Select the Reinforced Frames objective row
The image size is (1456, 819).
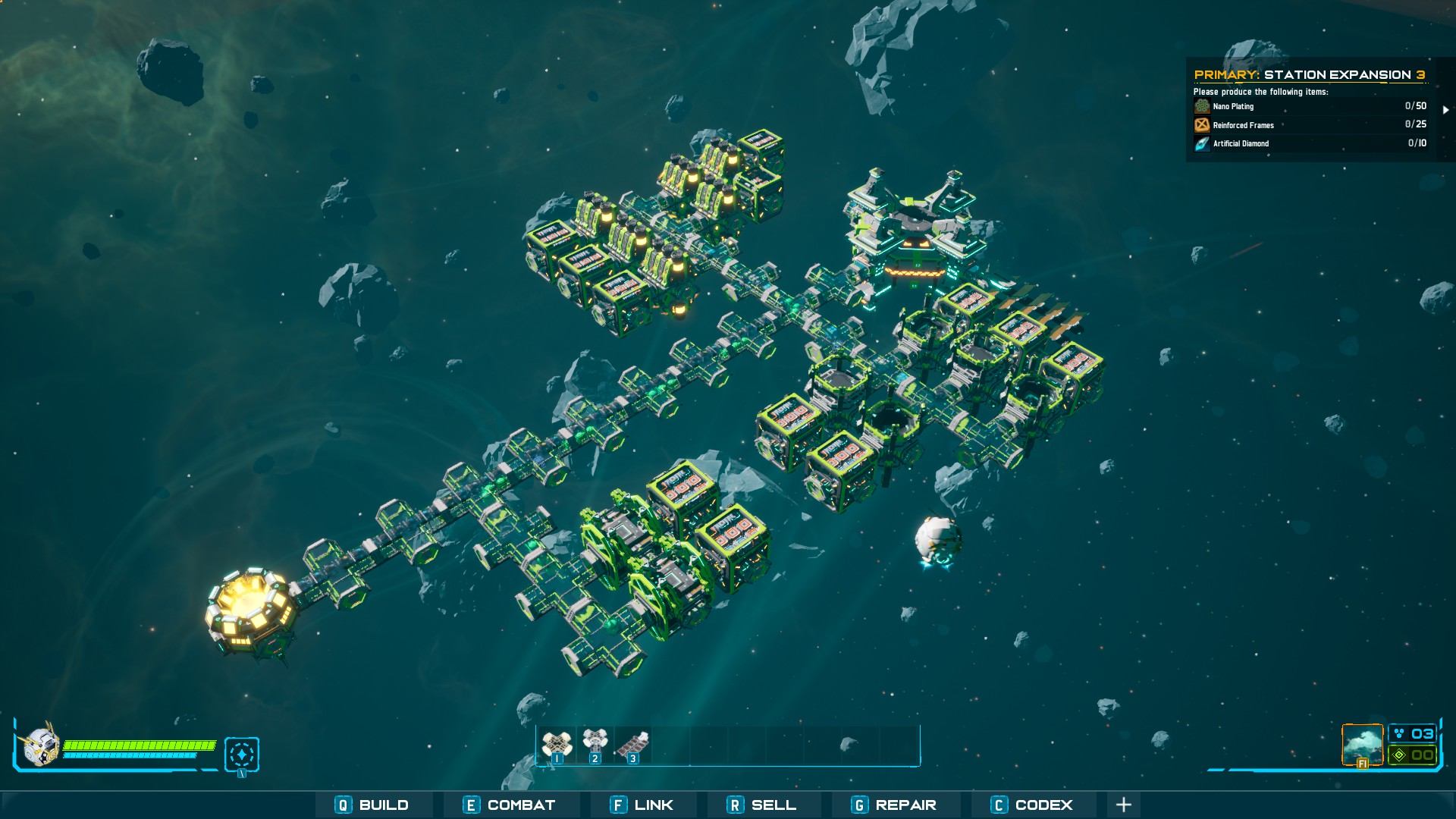[1310, 124]
